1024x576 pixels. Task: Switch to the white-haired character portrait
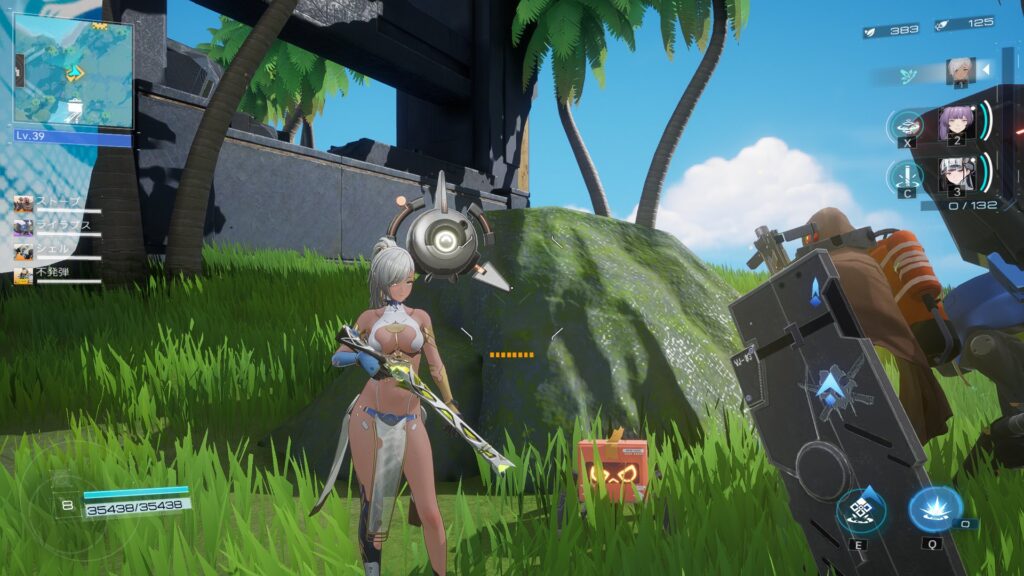coord(960,71)
